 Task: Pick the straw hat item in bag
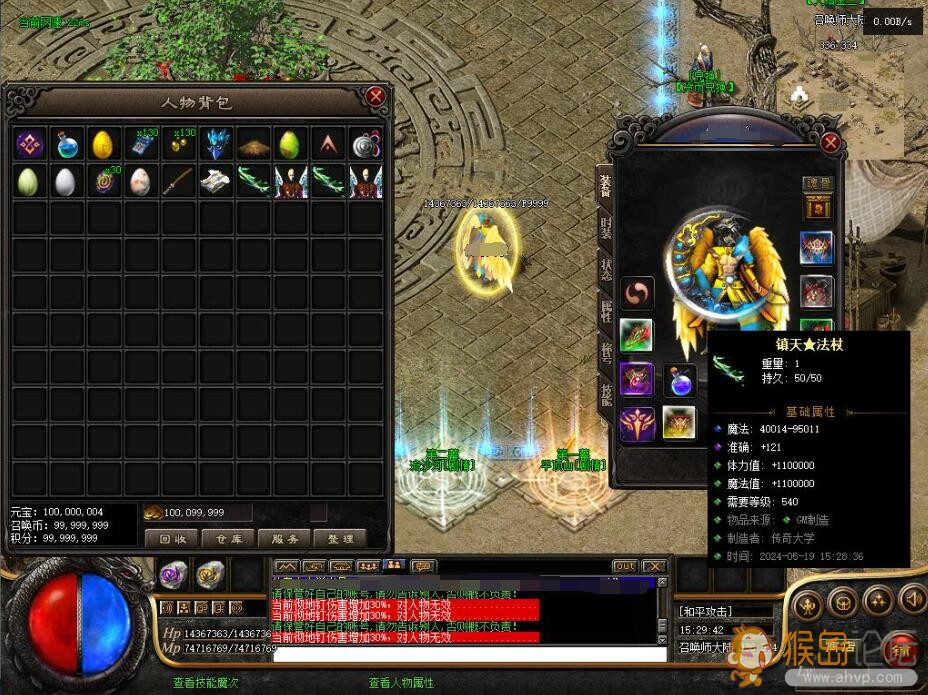[253, 144]
